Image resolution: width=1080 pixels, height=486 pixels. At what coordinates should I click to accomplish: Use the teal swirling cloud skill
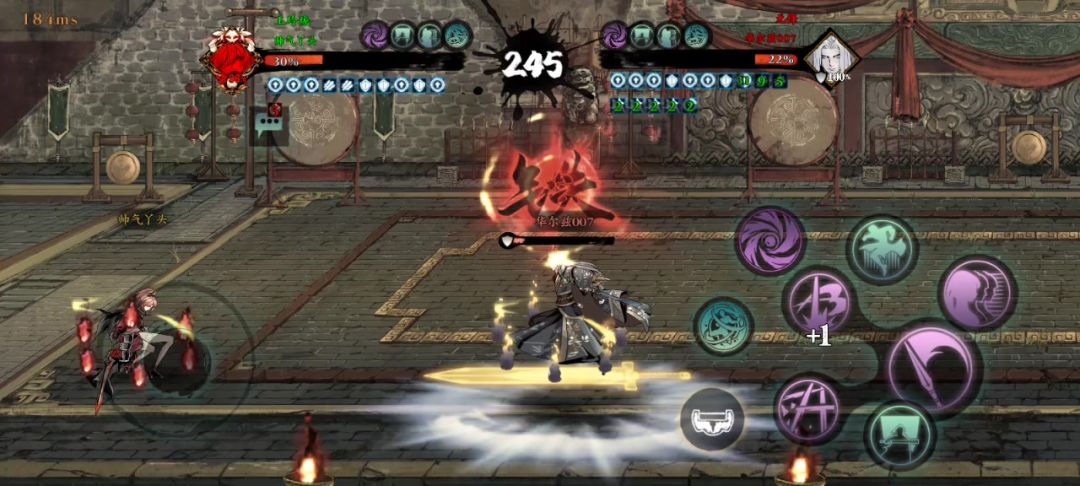click(x=724, y=327)
